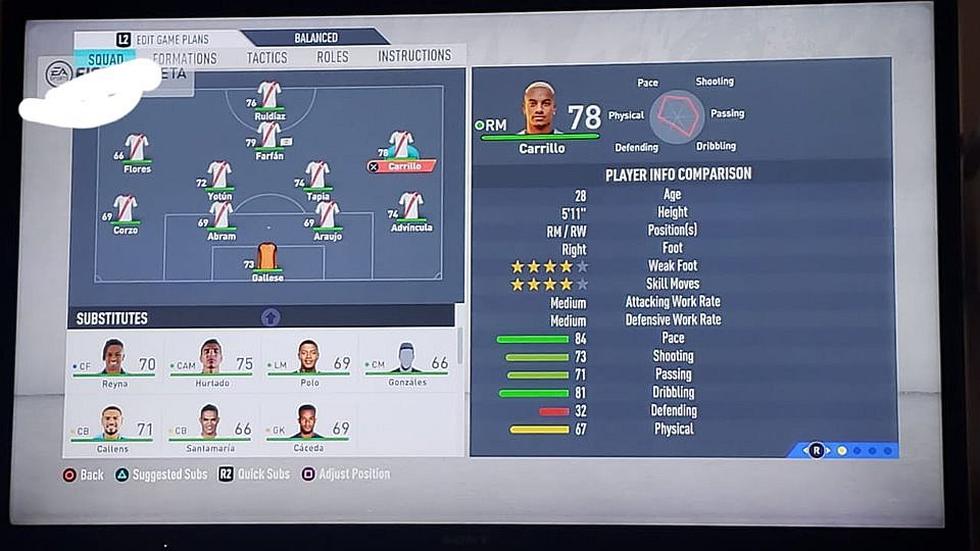Choose substitute goalkeeper Cáceda
This screenshot has height=551, width=980.
[308, 427]
